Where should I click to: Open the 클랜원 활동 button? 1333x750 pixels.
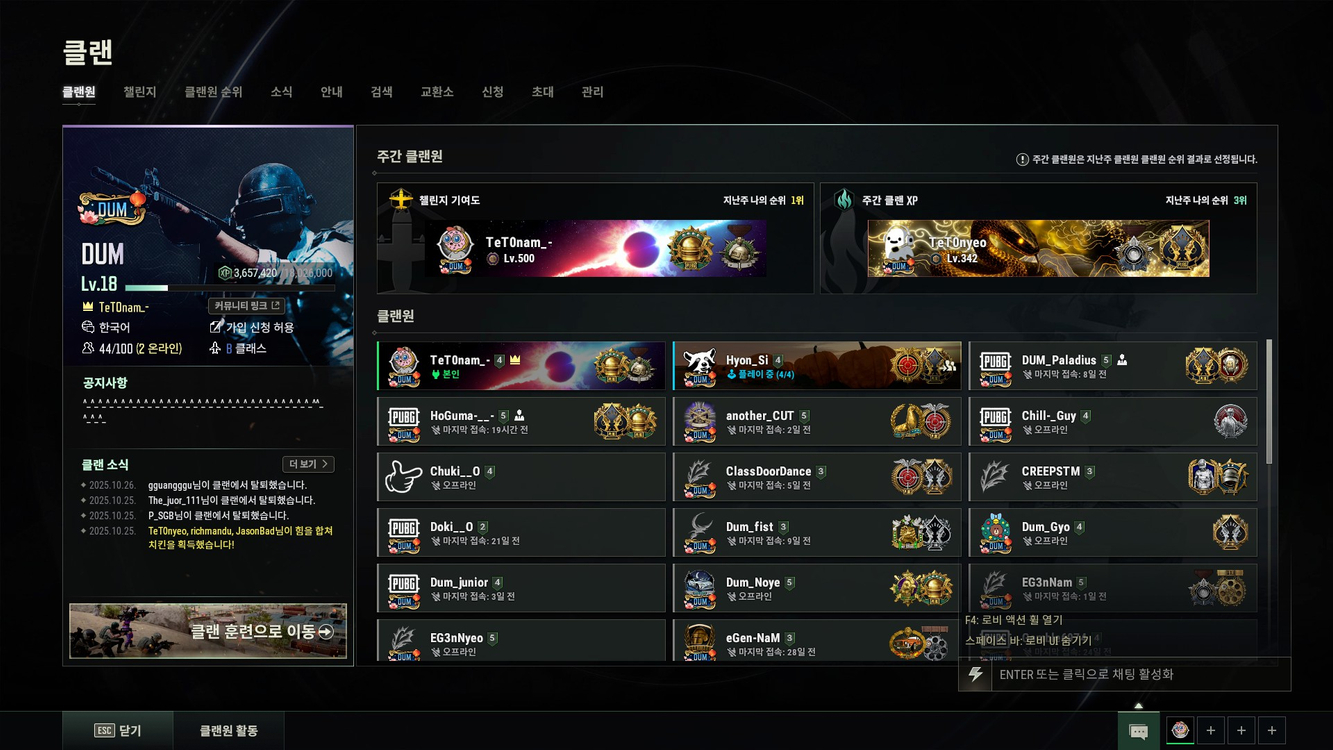228,731
